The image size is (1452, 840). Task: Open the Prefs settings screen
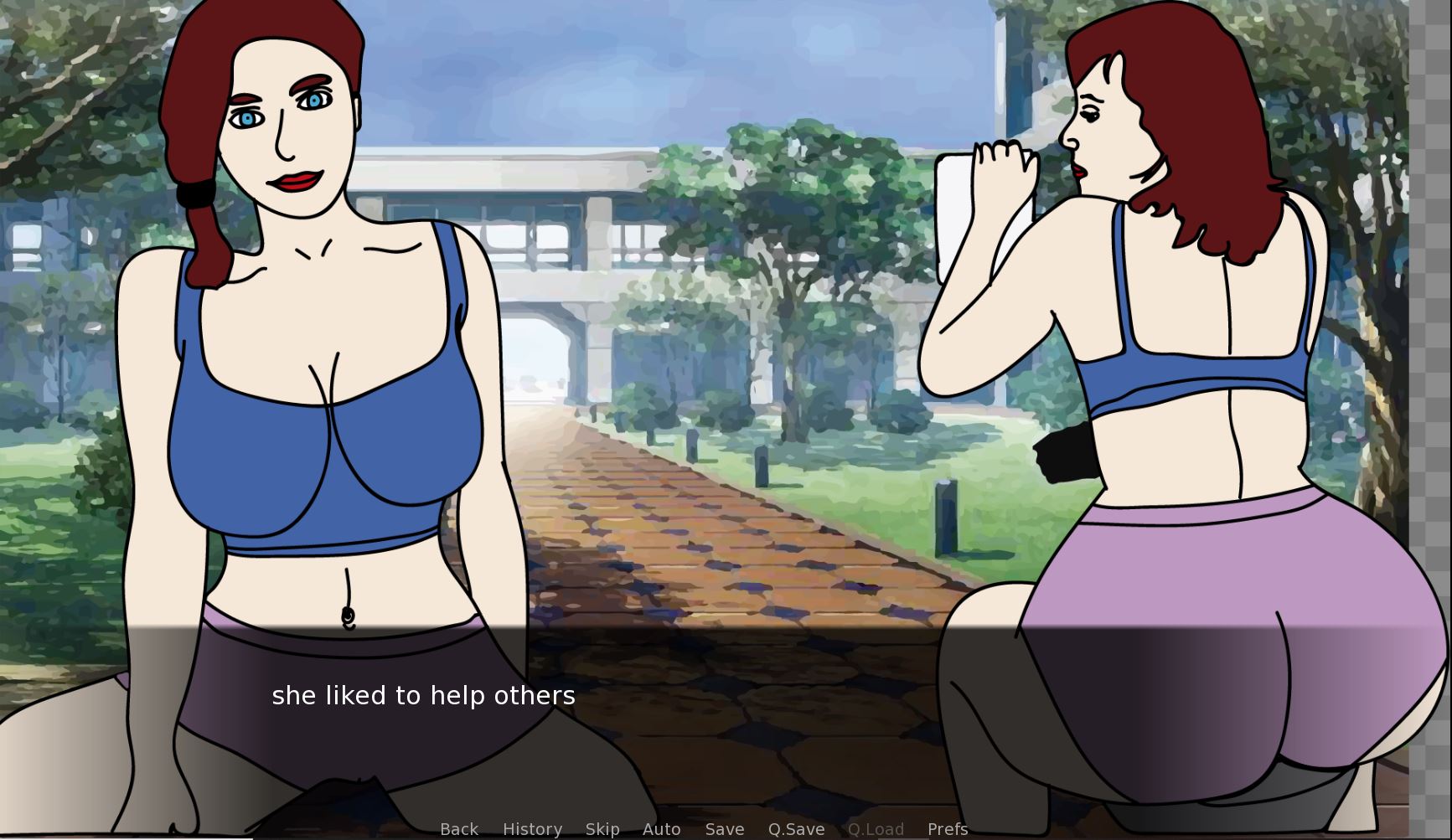(x=948, y=828)
